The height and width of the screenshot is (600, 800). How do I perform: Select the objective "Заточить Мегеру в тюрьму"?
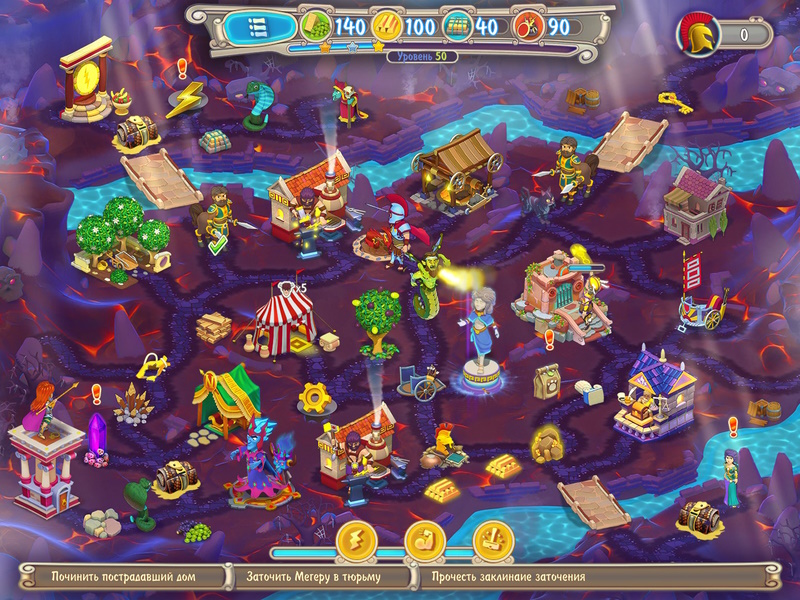coord(321,577)
